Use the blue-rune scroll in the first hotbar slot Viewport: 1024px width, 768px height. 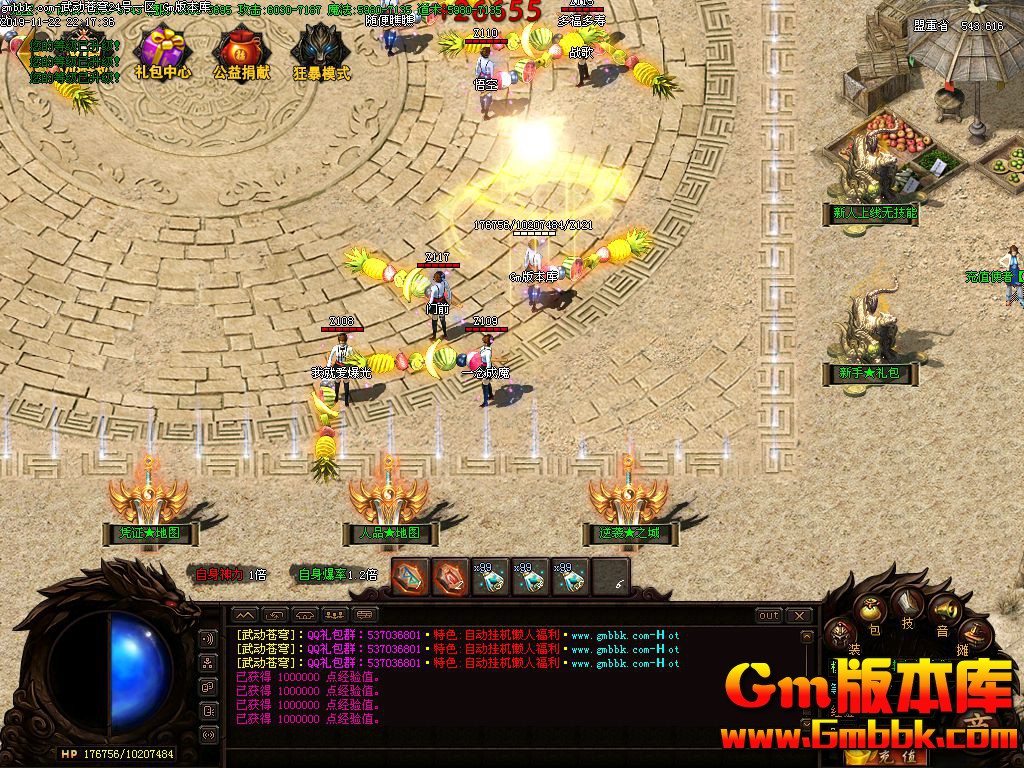click(x=410, y=577)
